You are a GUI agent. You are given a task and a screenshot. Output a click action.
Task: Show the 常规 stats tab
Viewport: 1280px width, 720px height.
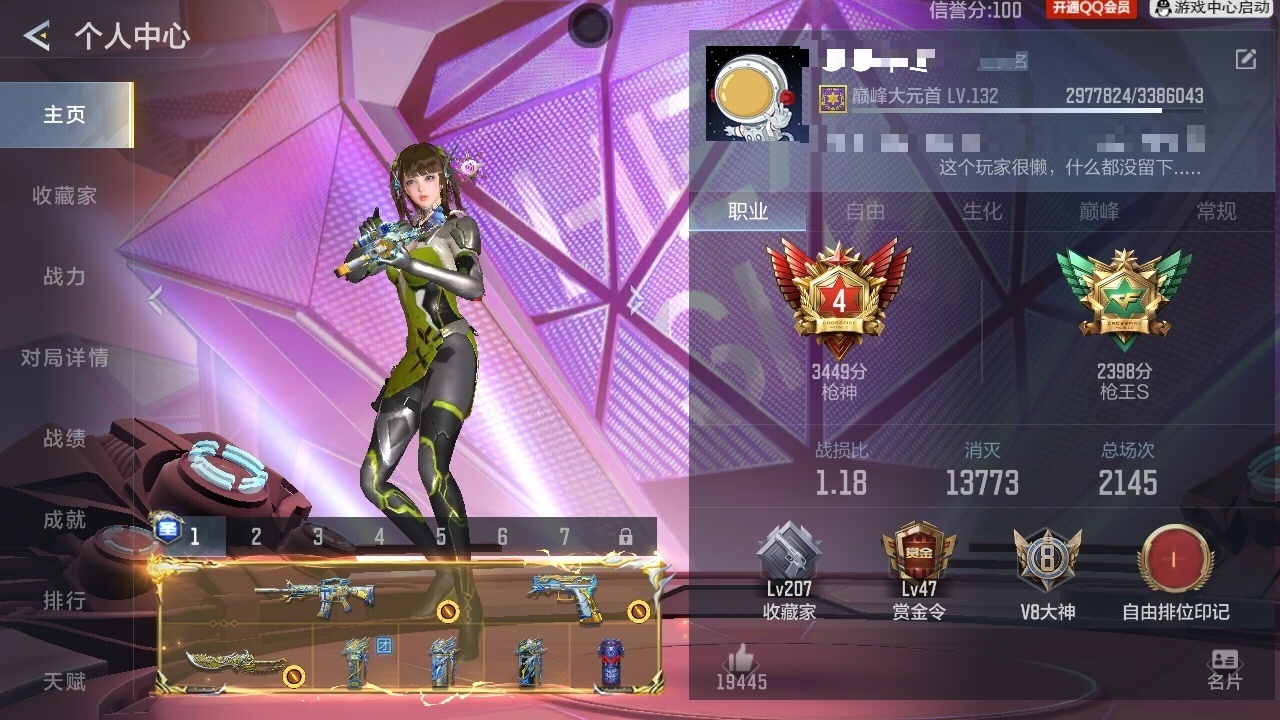1216,211
